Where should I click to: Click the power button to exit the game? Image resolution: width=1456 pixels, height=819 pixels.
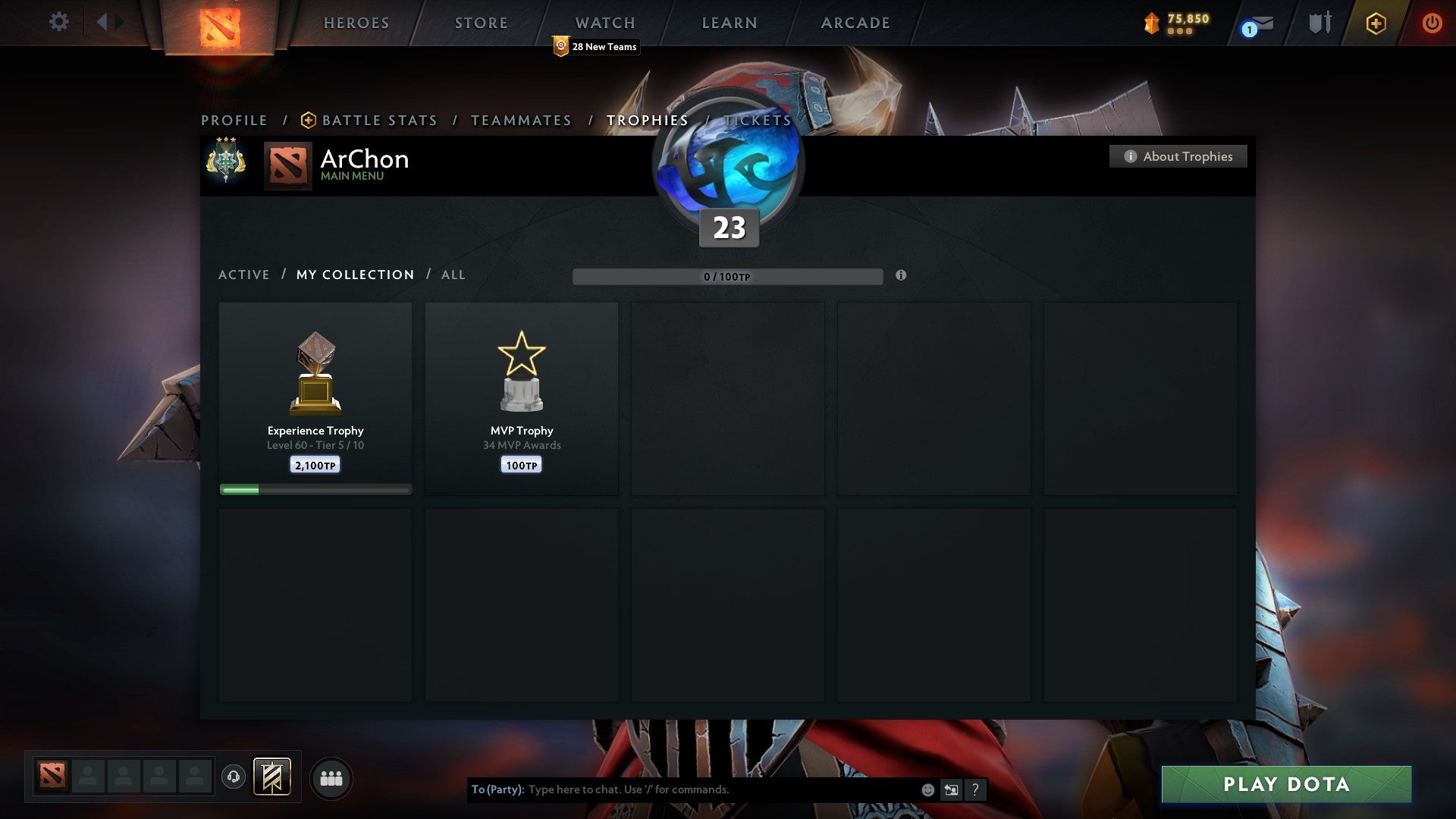tap(1432, 22)
